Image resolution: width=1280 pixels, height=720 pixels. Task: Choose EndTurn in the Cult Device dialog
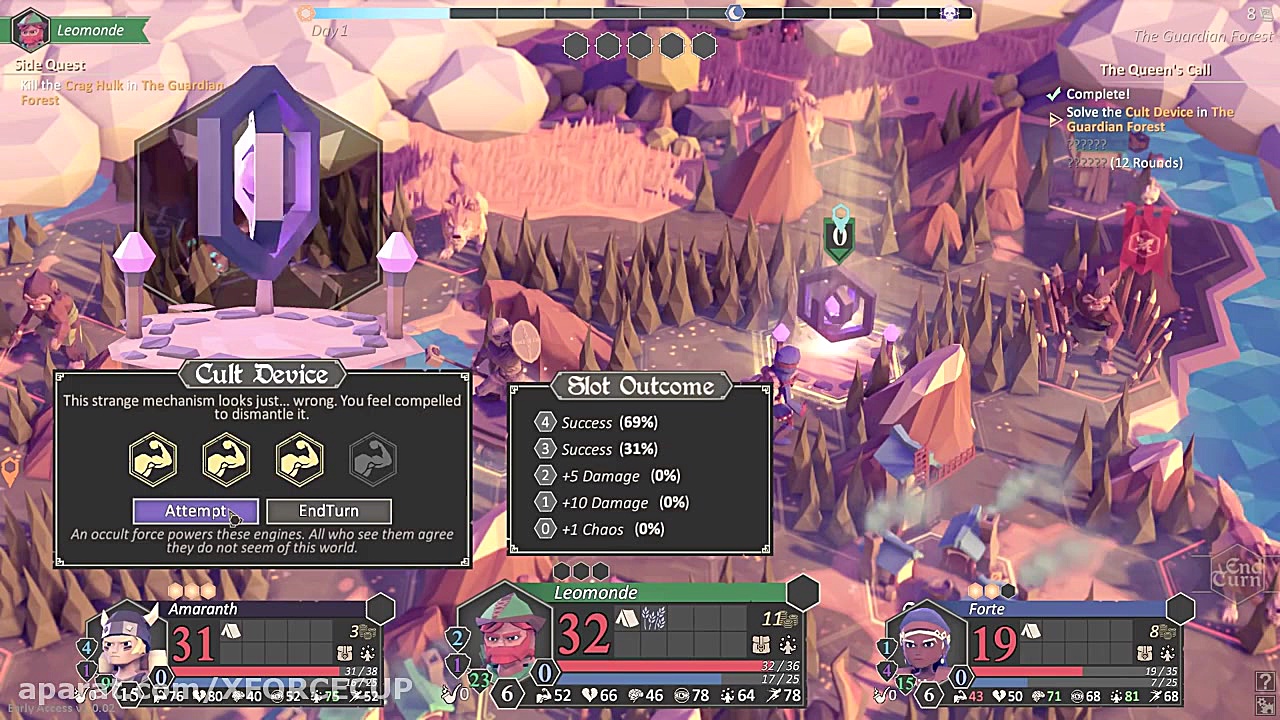coord(328,511)
